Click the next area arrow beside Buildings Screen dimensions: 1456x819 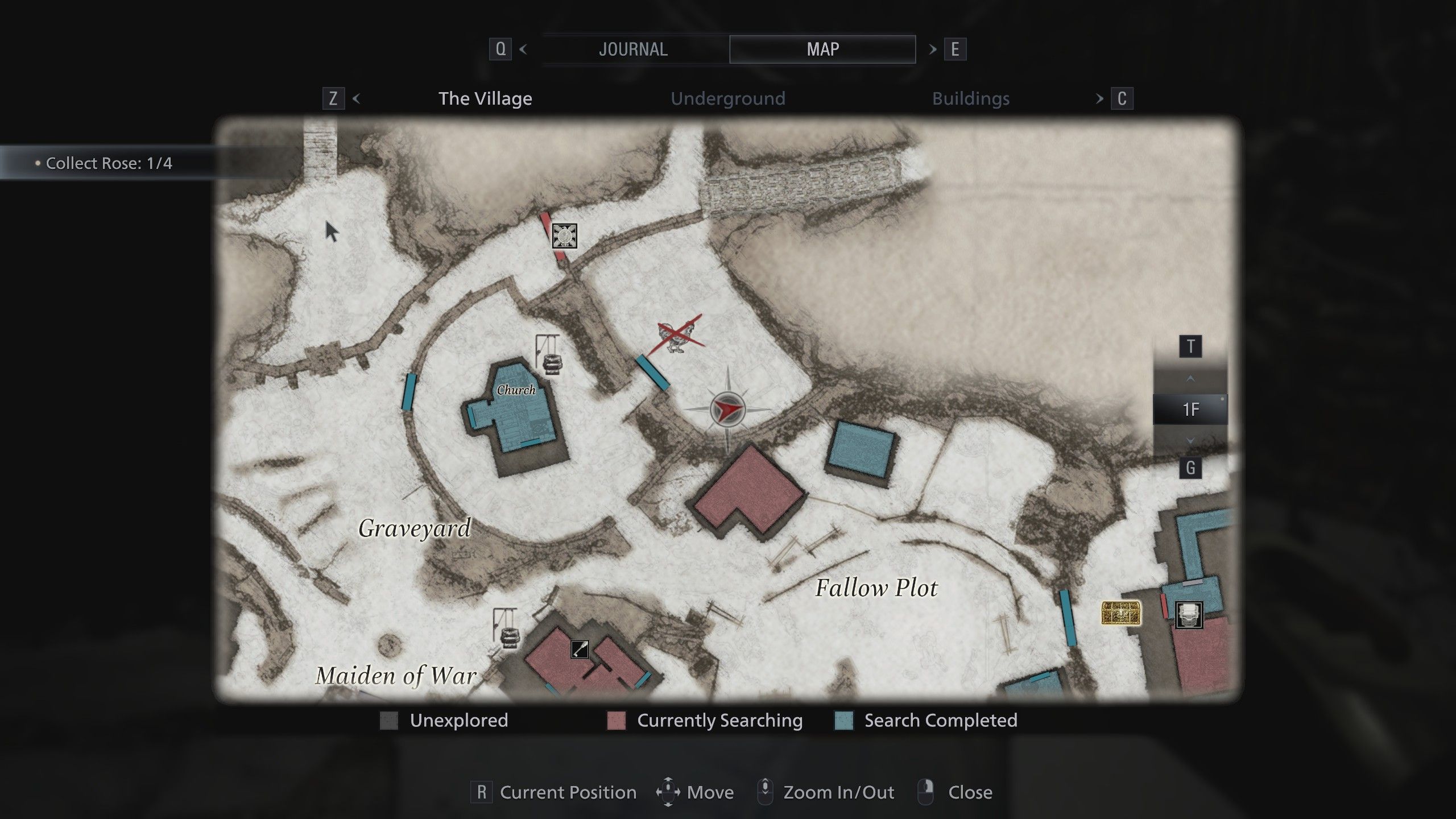point(1099,99)
